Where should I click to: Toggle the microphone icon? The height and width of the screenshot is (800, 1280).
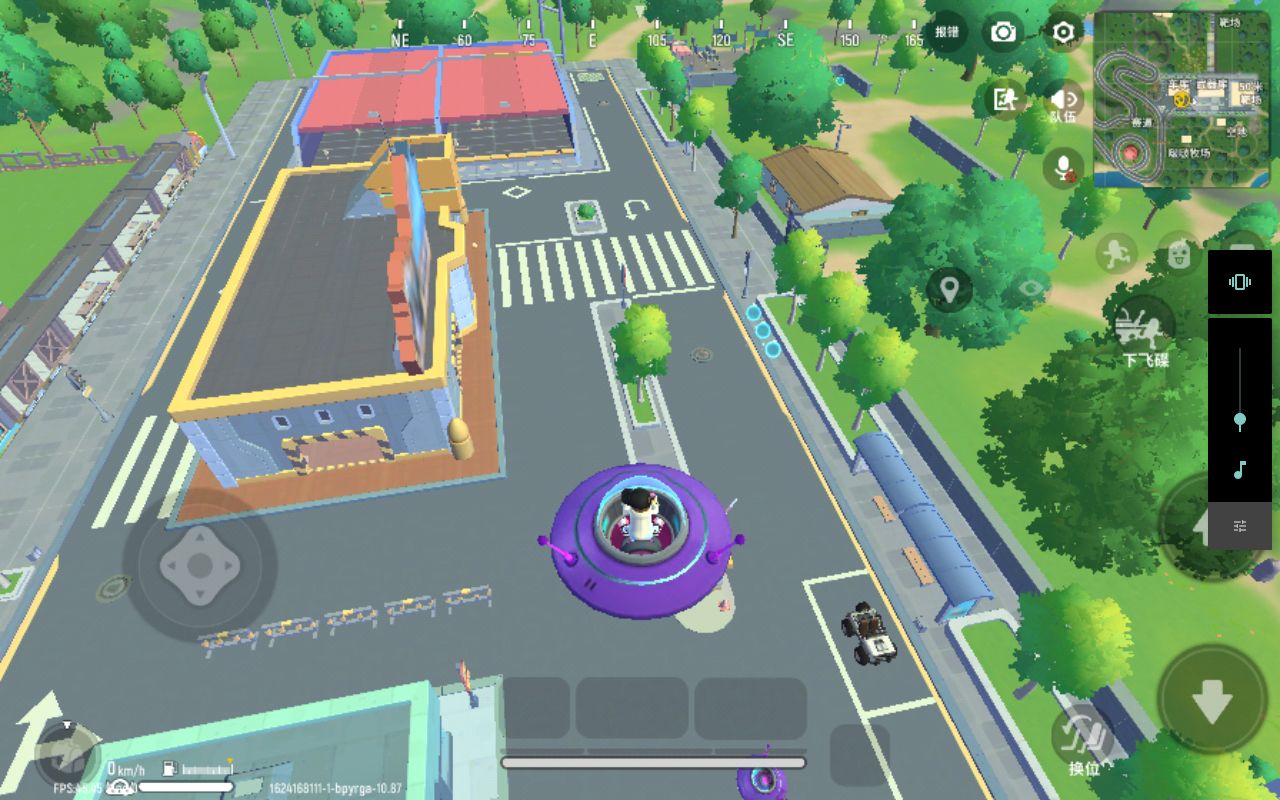1063,167
